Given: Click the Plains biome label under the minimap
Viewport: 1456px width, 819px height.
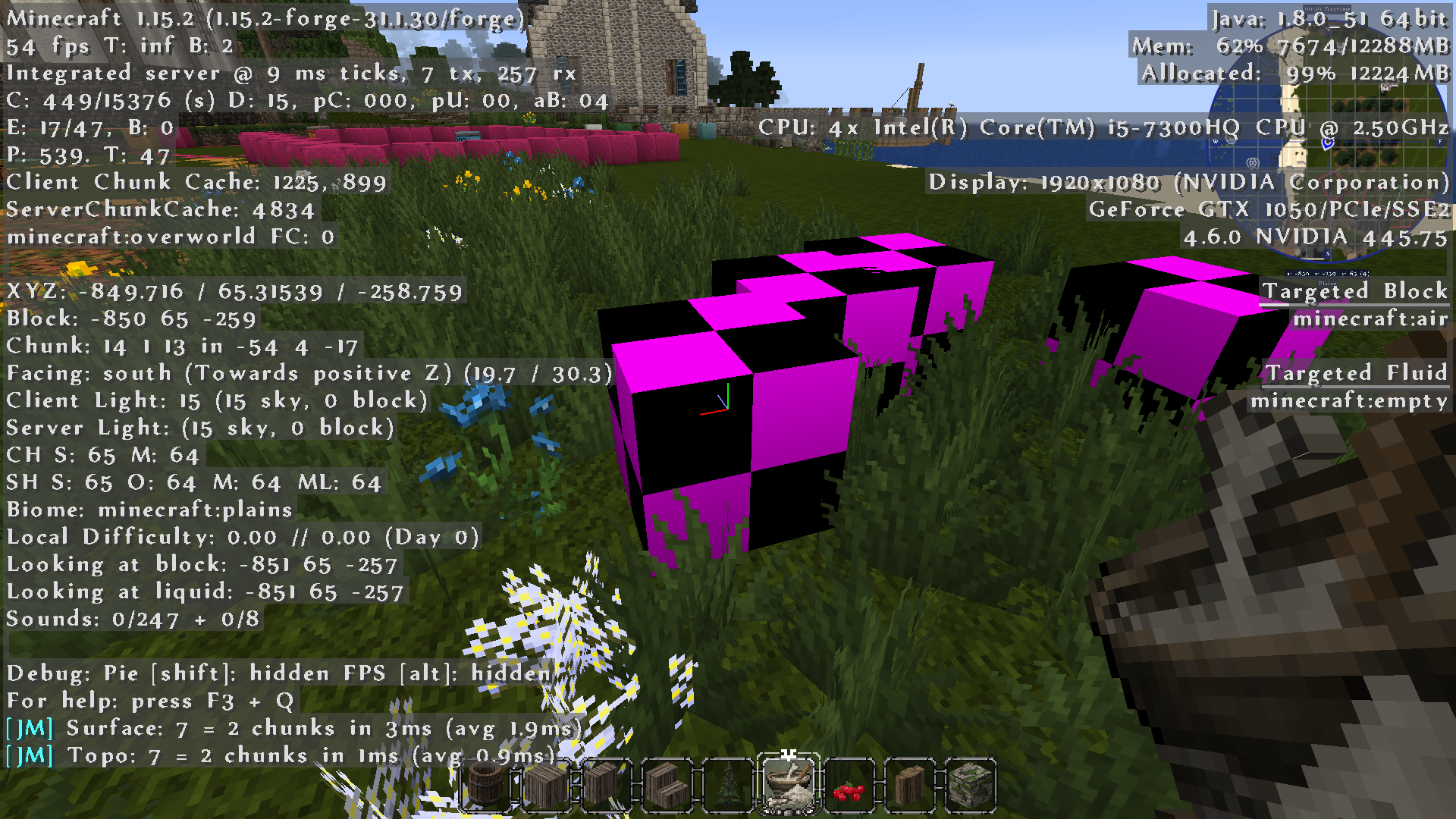Looking at the screenshot, I should pos(1327,284).
